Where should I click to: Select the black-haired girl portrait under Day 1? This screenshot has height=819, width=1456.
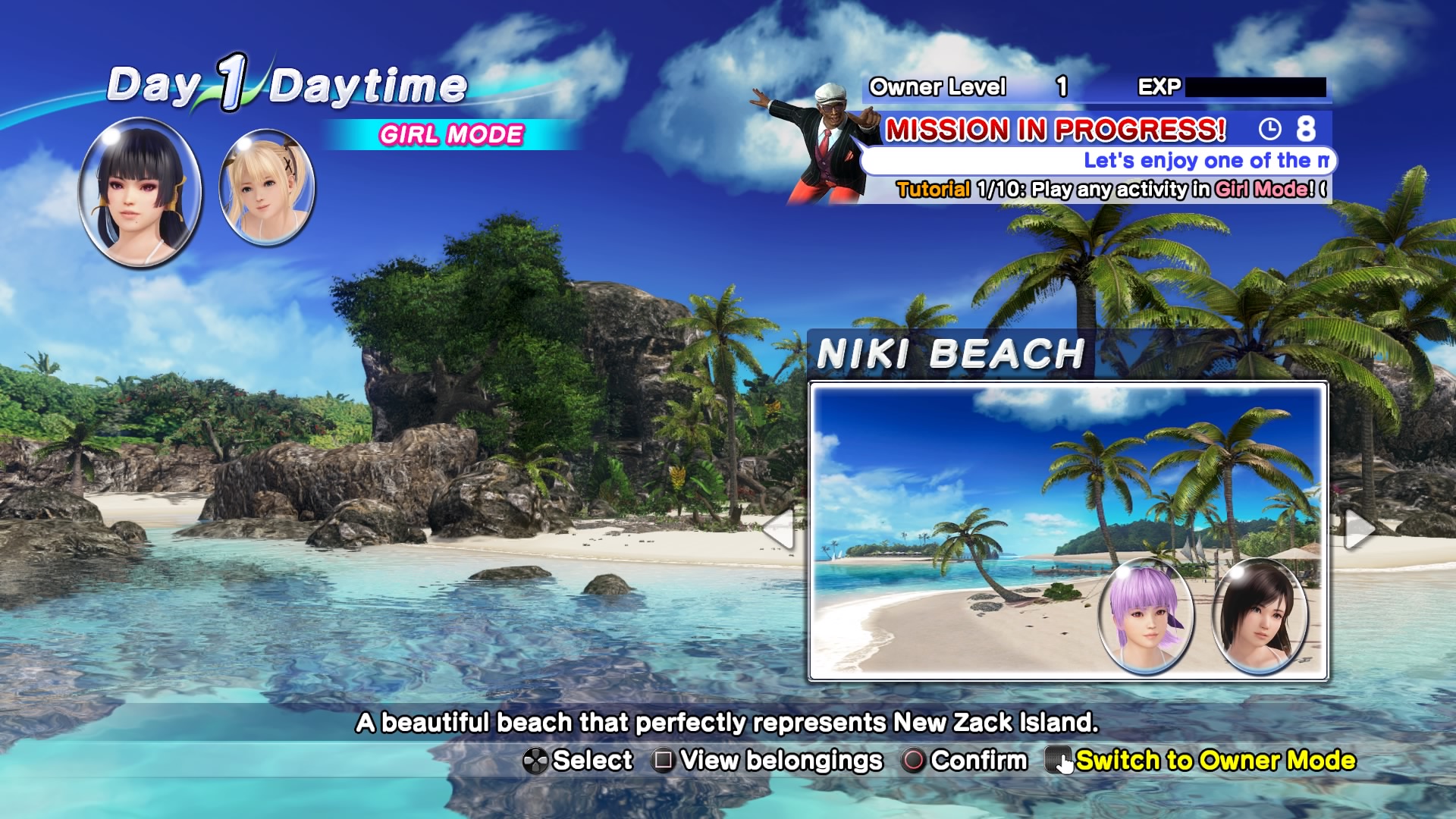click(x=140, y=192)
